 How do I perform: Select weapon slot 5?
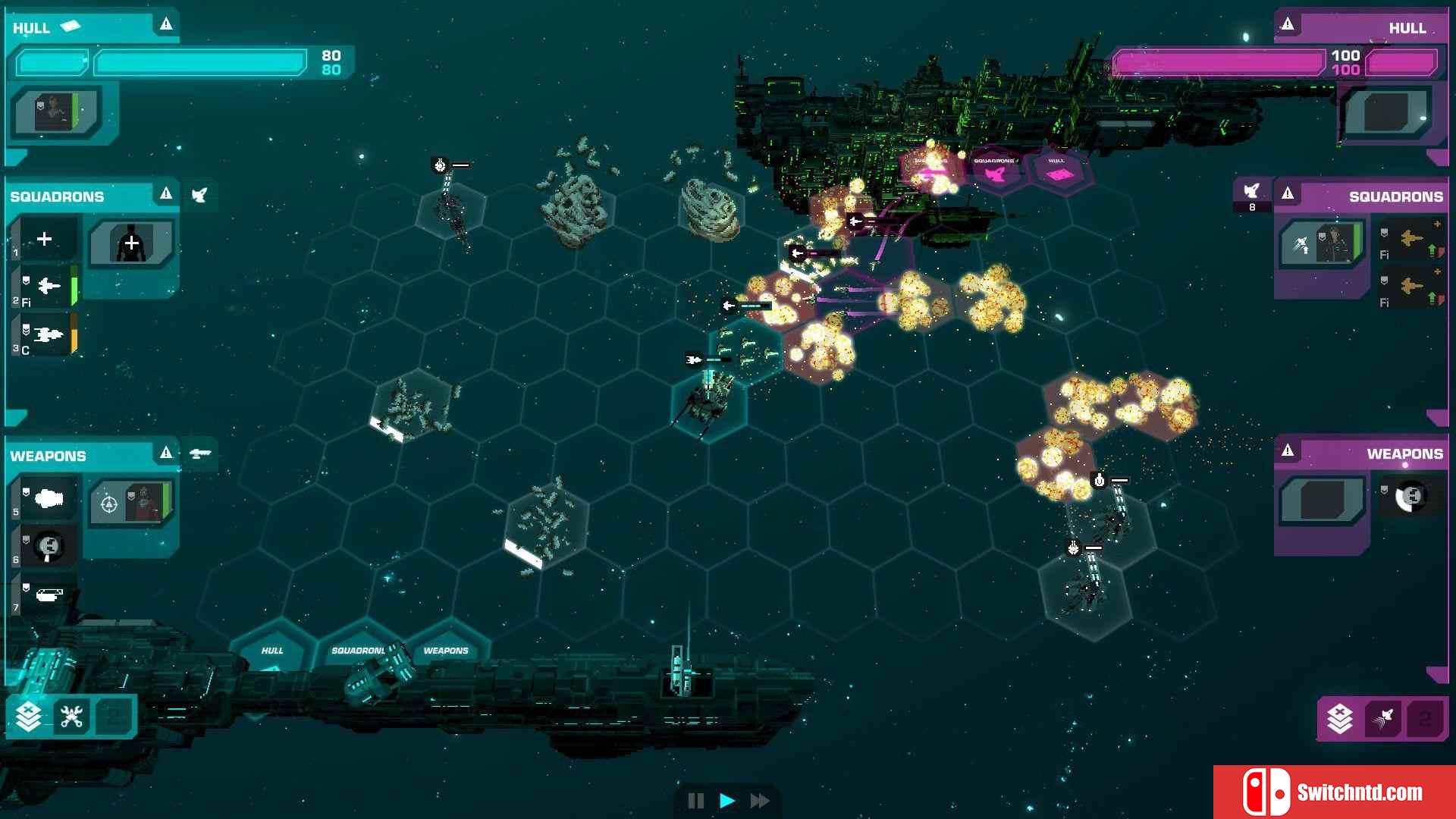tap(49, 499)
